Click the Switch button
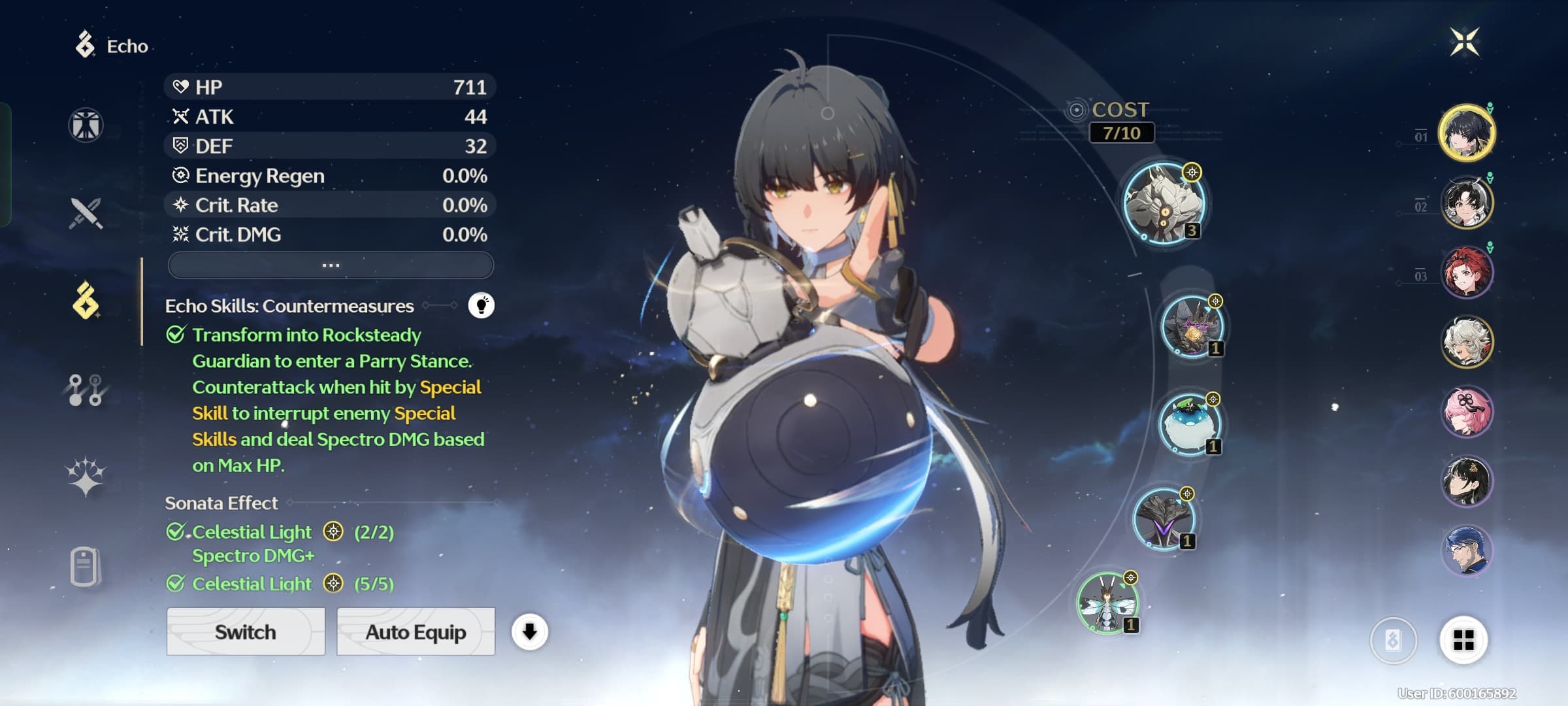The height and width of the screenshot is (706, 1568). click(246, 631)
